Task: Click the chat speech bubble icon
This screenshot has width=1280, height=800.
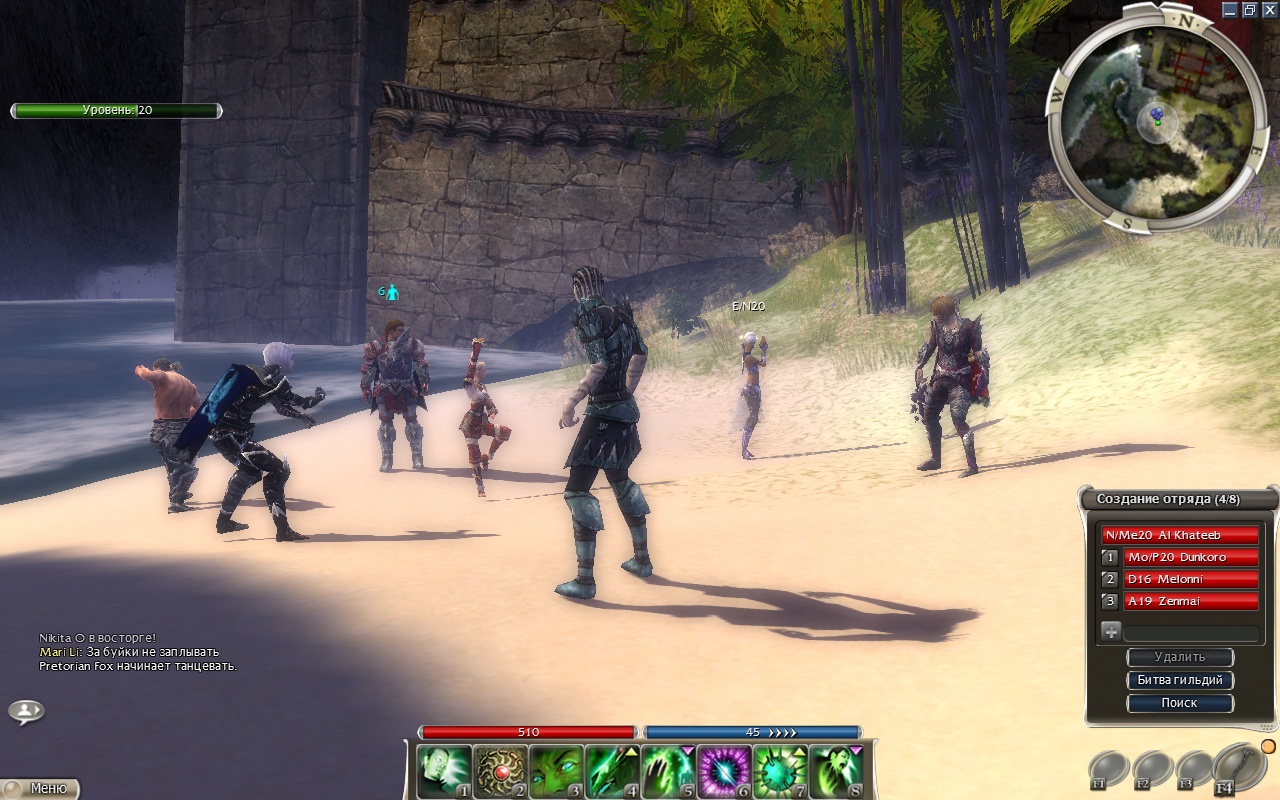Action: [x=26, y=711]
